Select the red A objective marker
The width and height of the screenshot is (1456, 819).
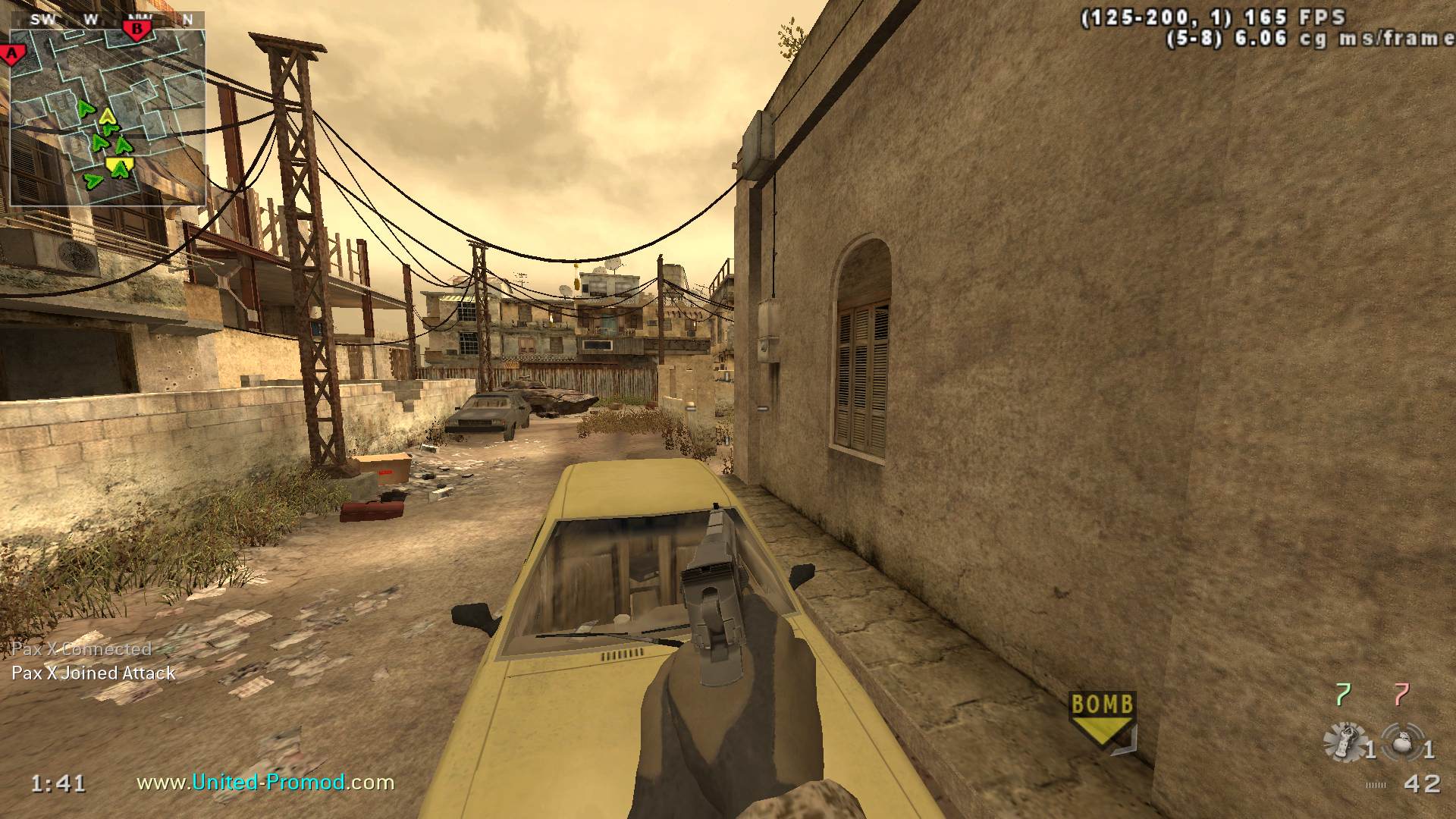(12, 54)
